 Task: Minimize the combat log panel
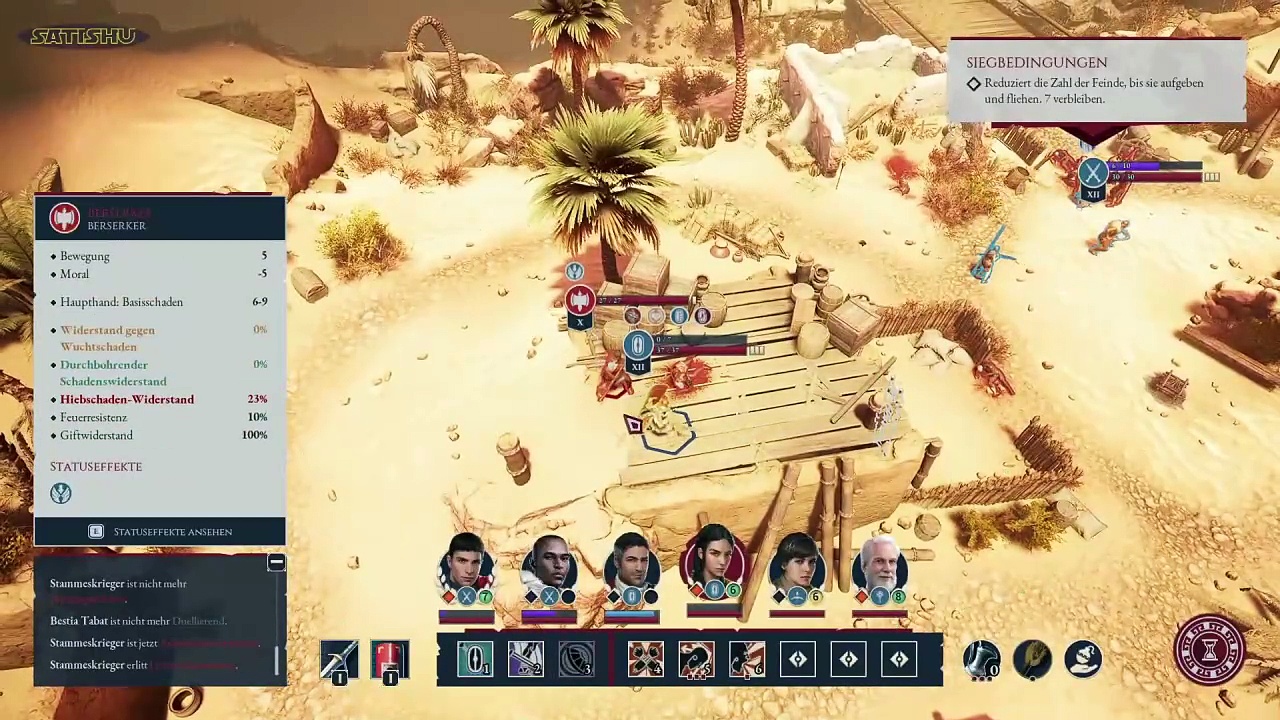[x=276, y=563]
